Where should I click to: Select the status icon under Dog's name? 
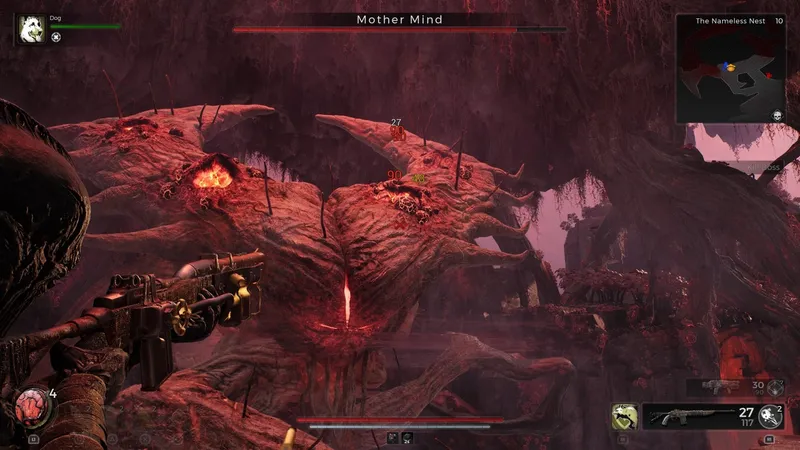(x=57, y=37)
